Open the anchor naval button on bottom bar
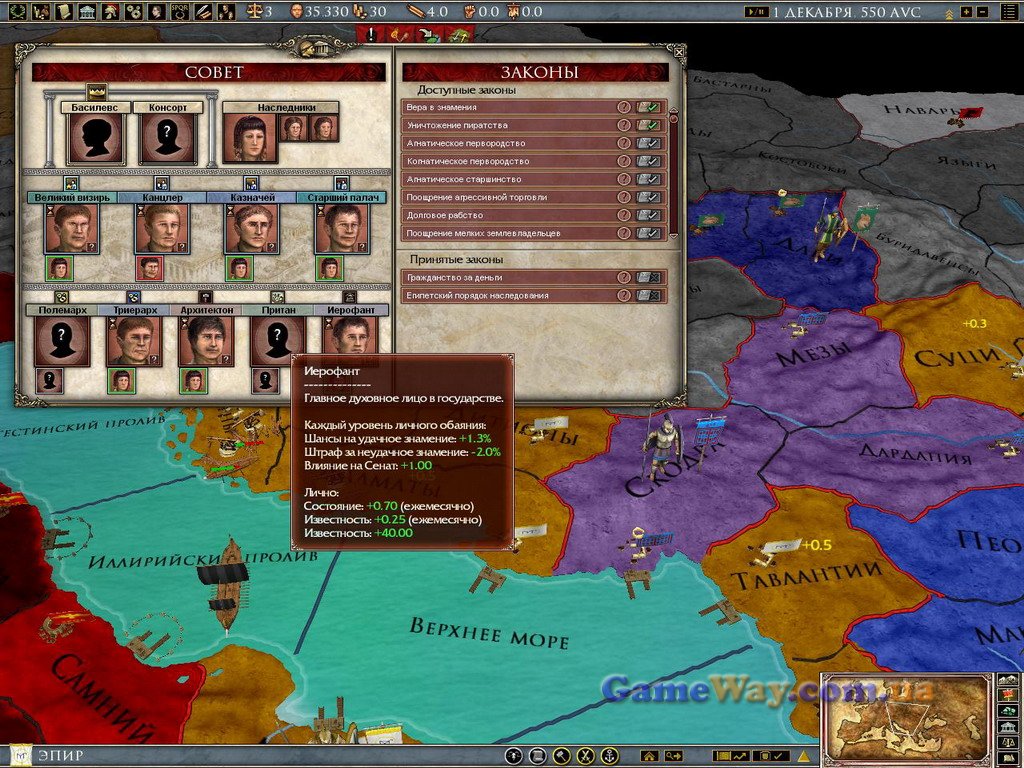Screen dimensions: 1024x768 pyautogui.click(x=608, y=756)
